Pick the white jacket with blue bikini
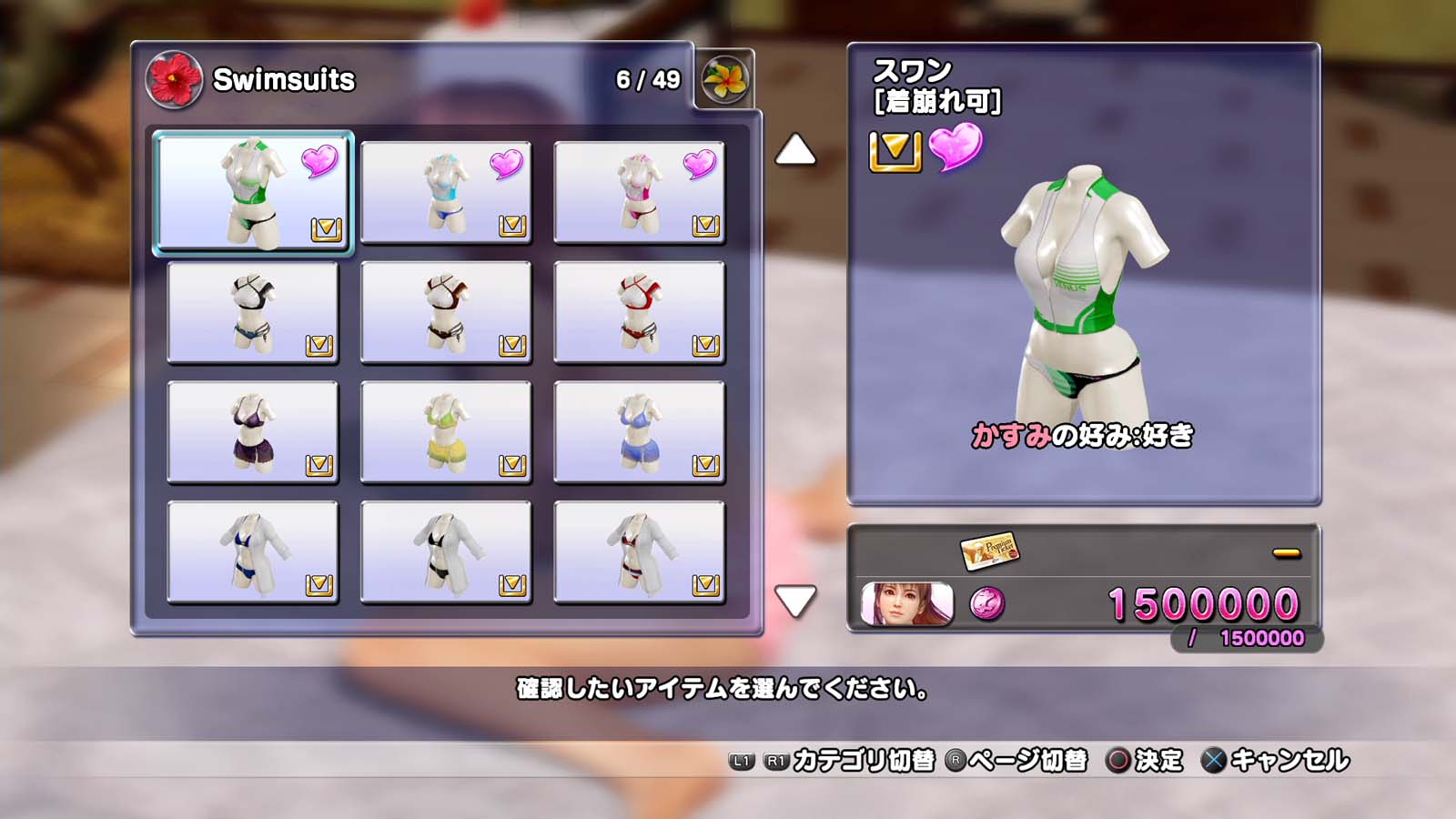 coord(253,552)
